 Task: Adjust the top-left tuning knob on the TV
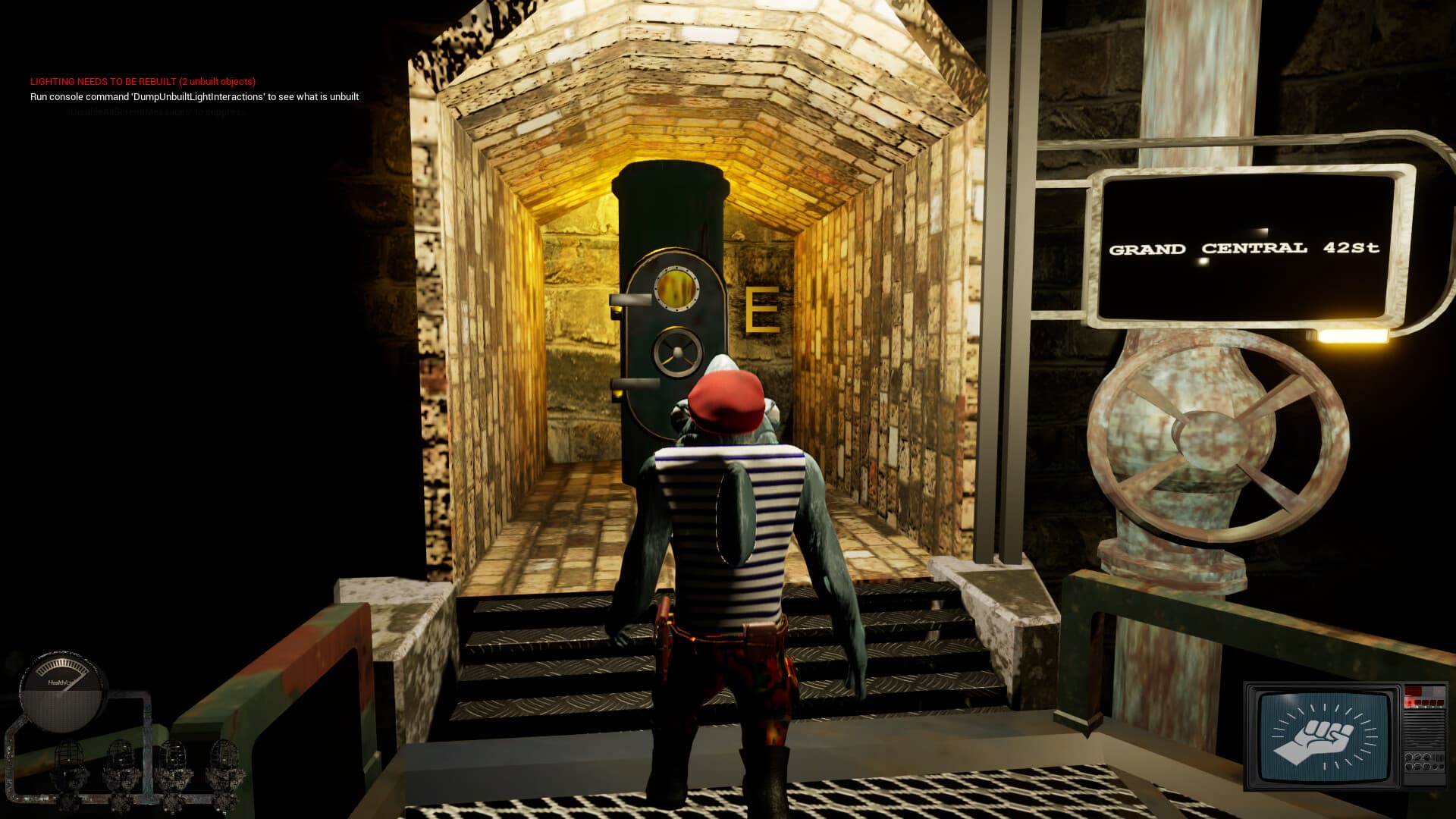[x=1409, y=757]
